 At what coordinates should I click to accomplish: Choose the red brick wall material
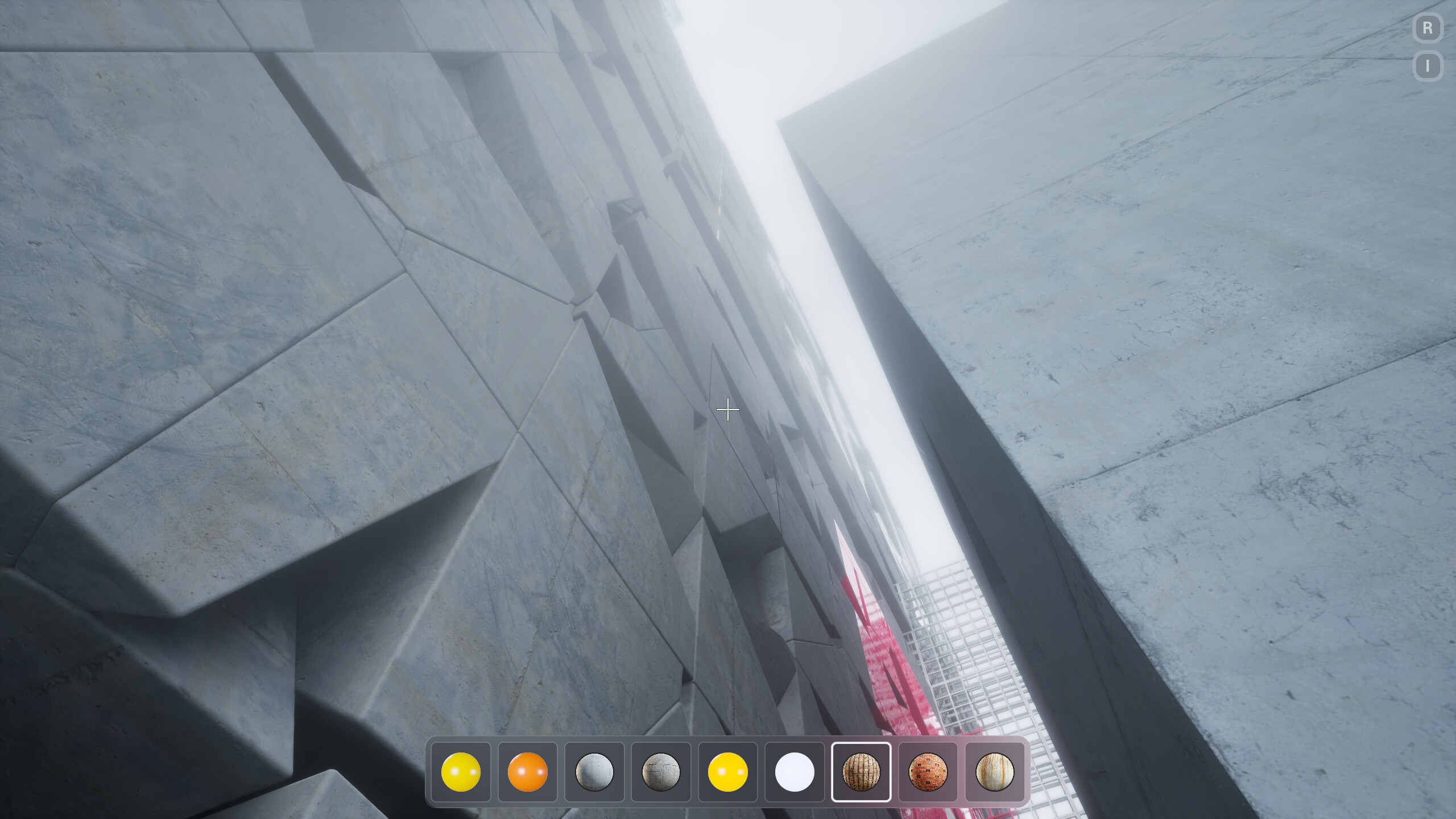click(928, 771)
